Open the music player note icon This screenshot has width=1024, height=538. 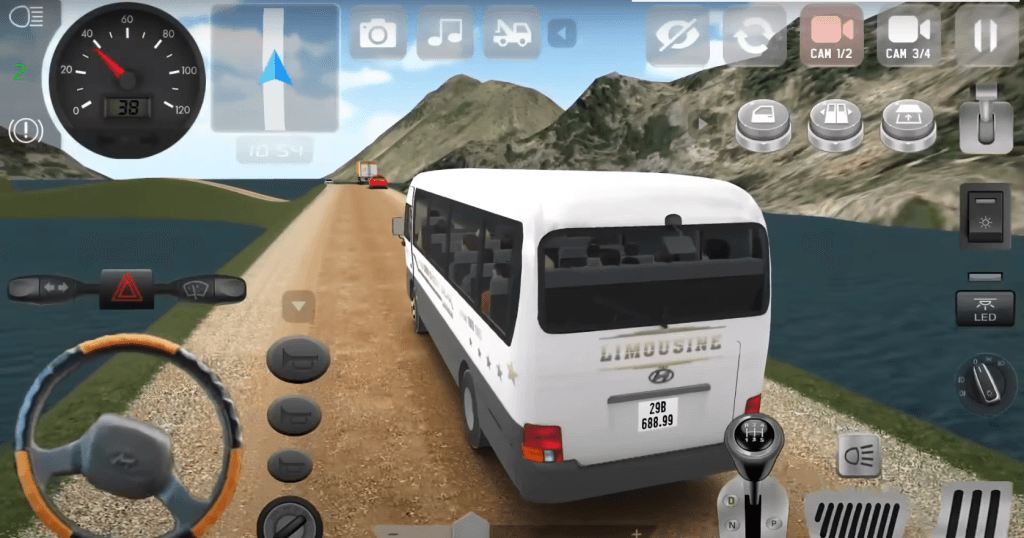[x=444, y=34]
